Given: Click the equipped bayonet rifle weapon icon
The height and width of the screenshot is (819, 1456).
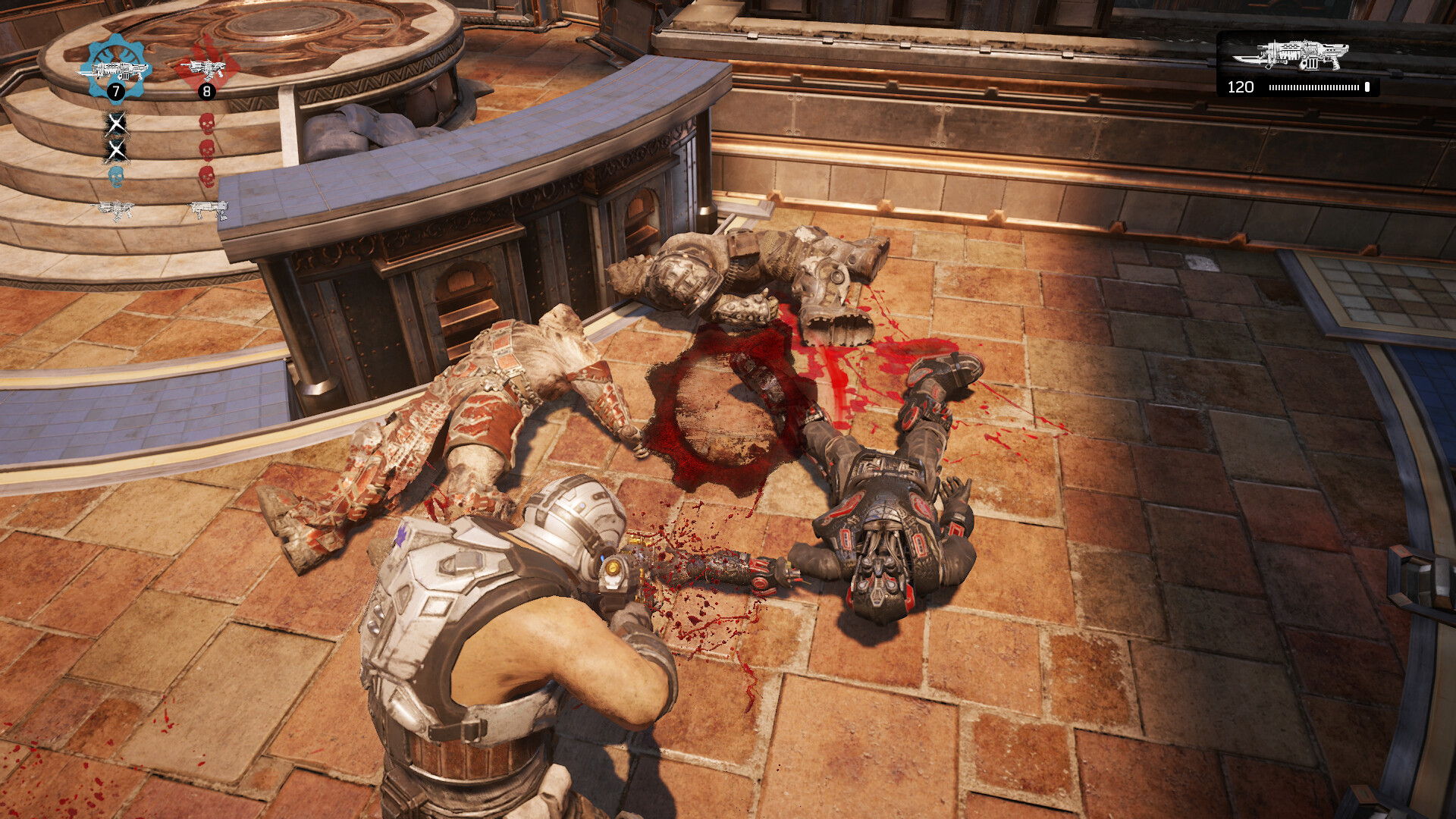Looking at the screenshot, I should tap(1291, 55).
